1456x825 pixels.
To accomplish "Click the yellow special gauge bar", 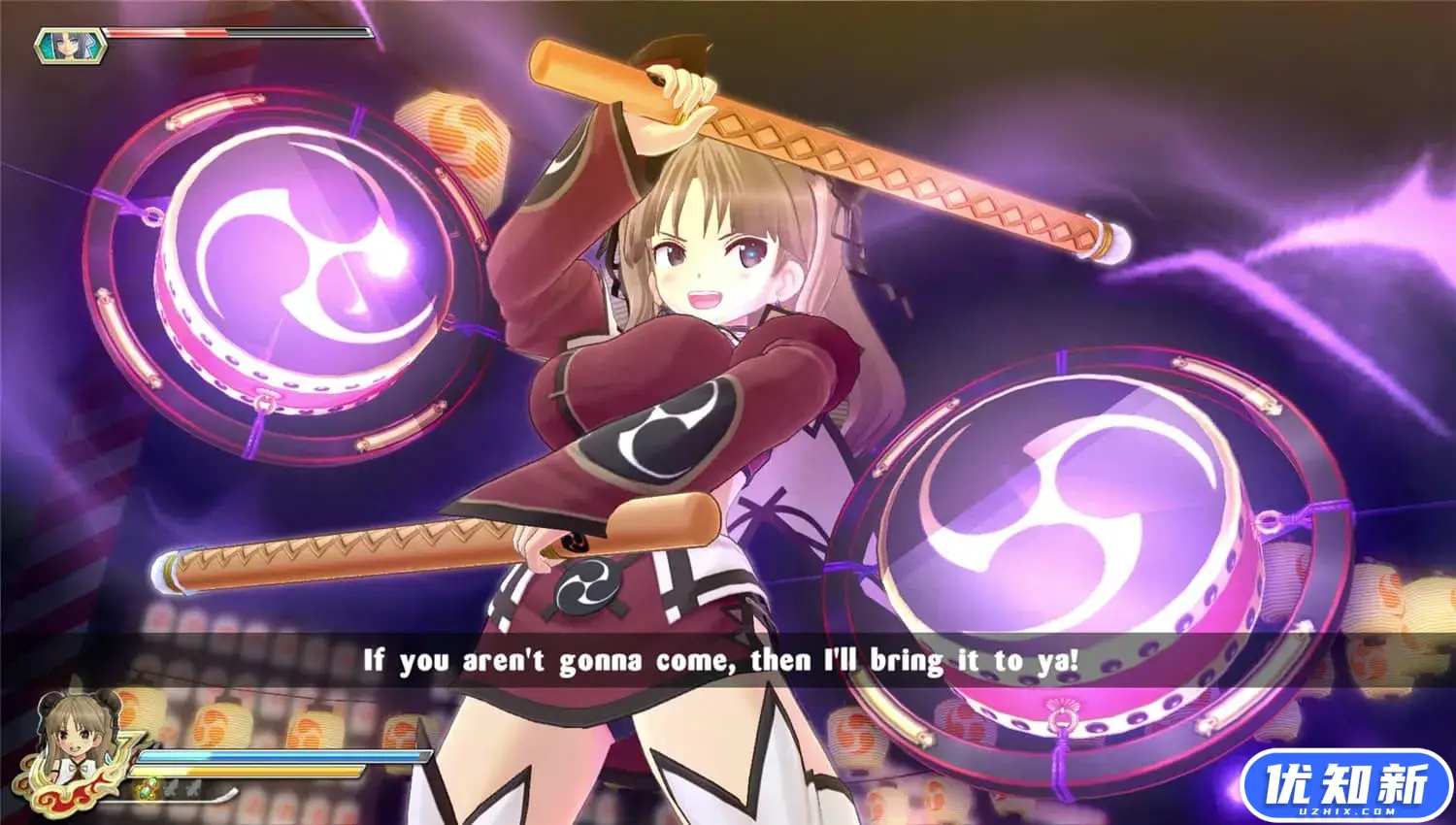I will coord(248,770).
